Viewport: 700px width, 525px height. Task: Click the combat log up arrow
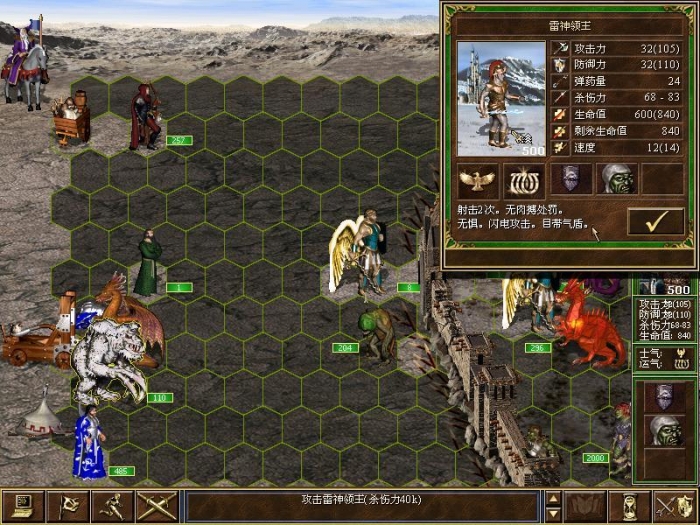coord(553,499)
